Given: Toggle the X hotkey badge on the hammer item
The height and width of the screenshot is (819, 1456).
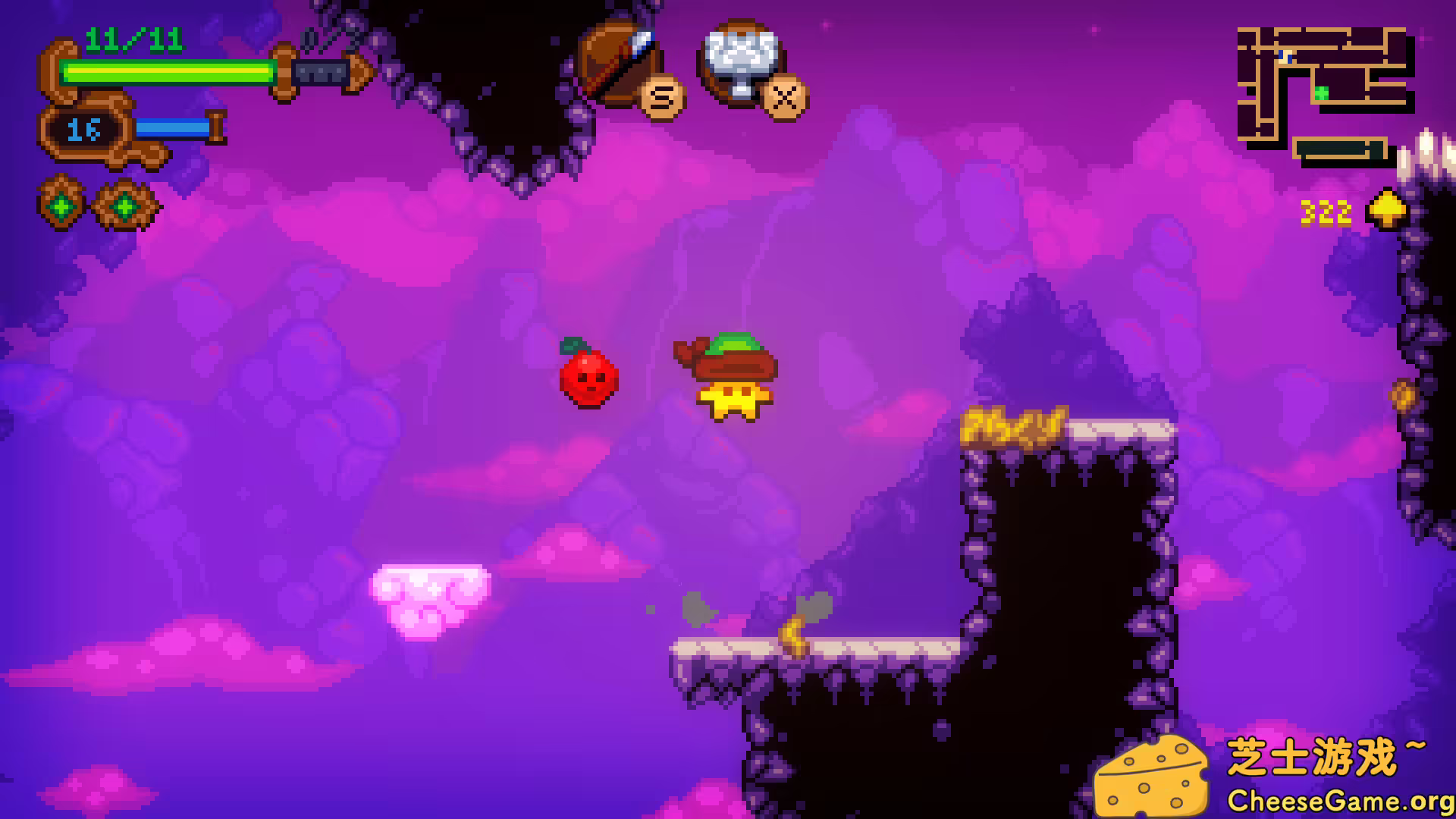Looking at the screenshot, I should coord(783,97).
